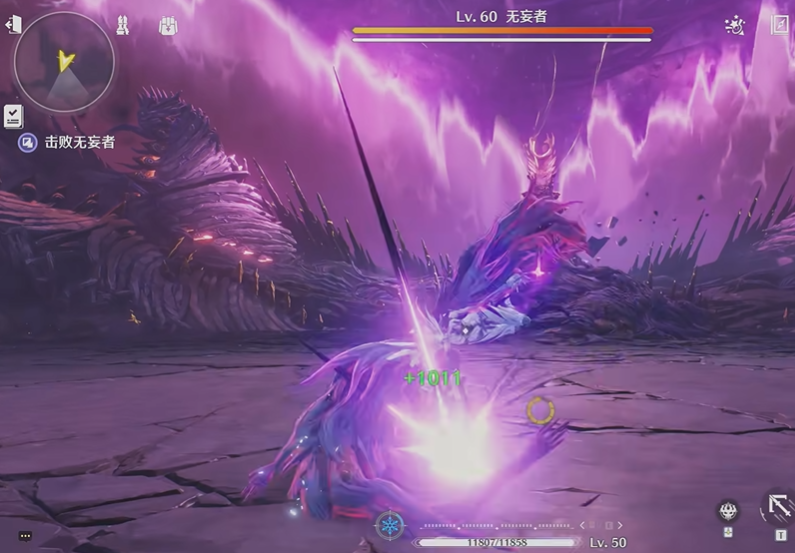Open the starry wish event icon
Screen dimensions: 795x553
734,26
